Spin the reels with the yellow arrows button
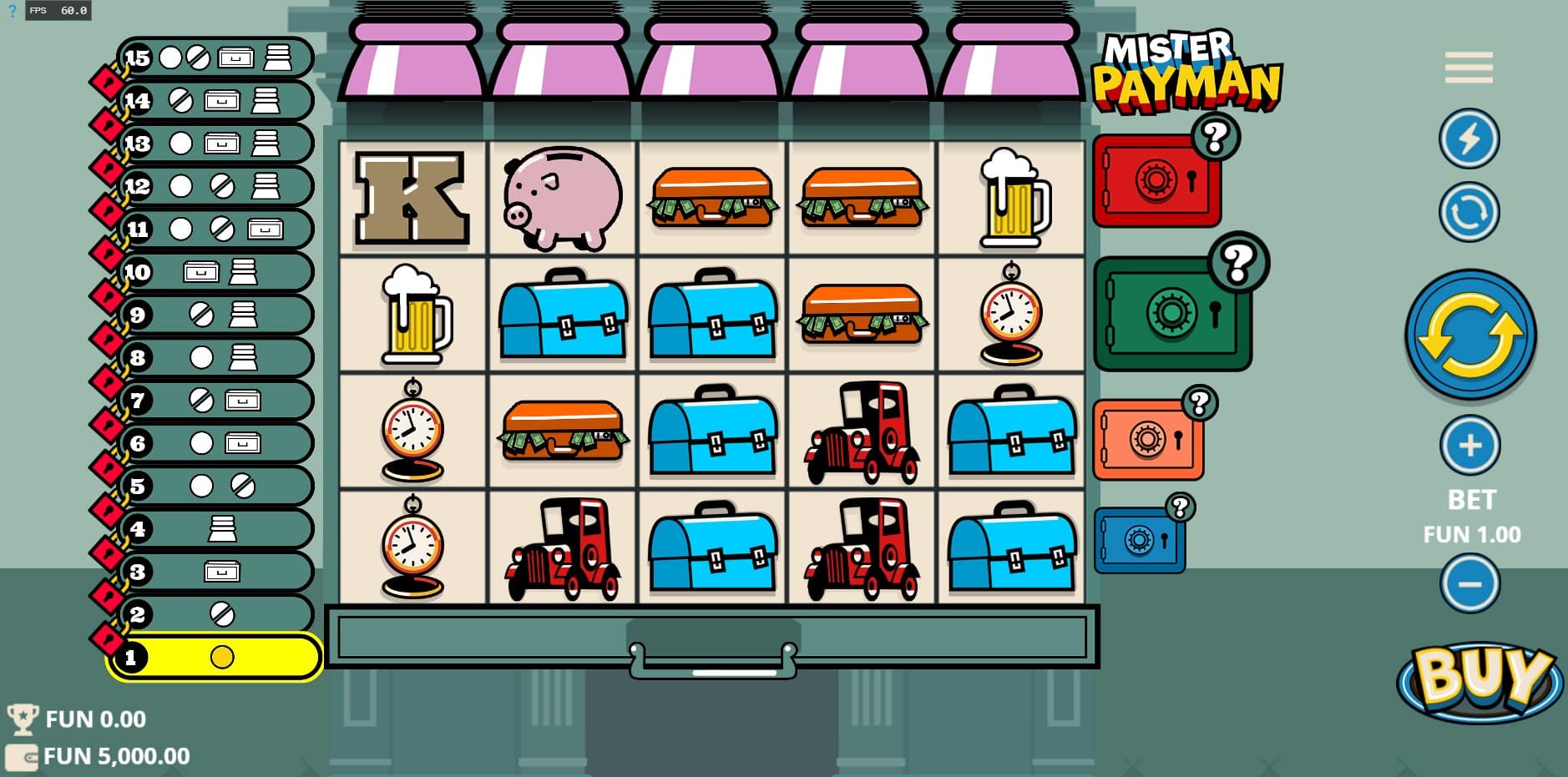This screenshot has height=777, width=1568. click(1469, 336)
